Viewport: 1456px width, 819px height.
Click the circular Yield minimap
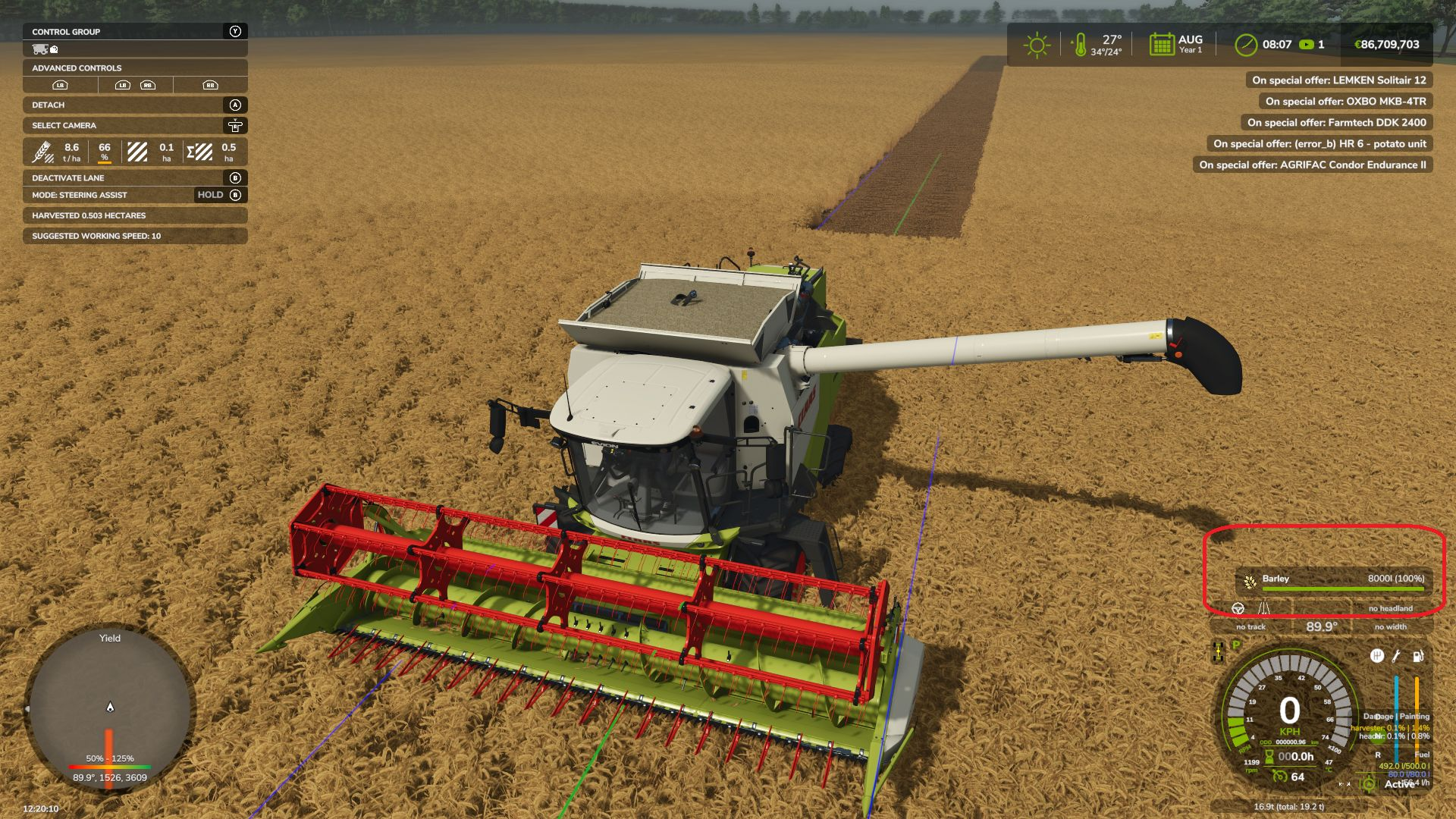pyautogui.click(x=110, y=709)
